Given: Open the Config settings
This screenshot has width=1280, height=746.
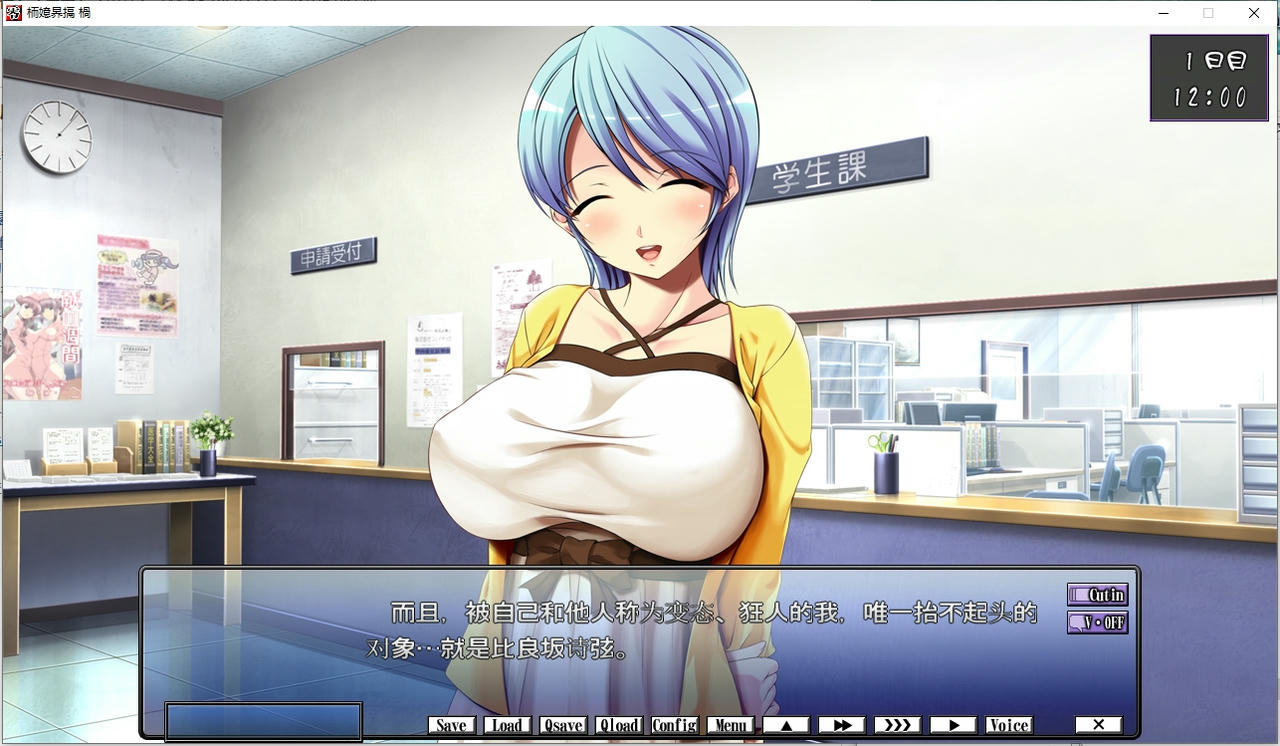Looking at the screenshot, I should click(x=674, y=725).
